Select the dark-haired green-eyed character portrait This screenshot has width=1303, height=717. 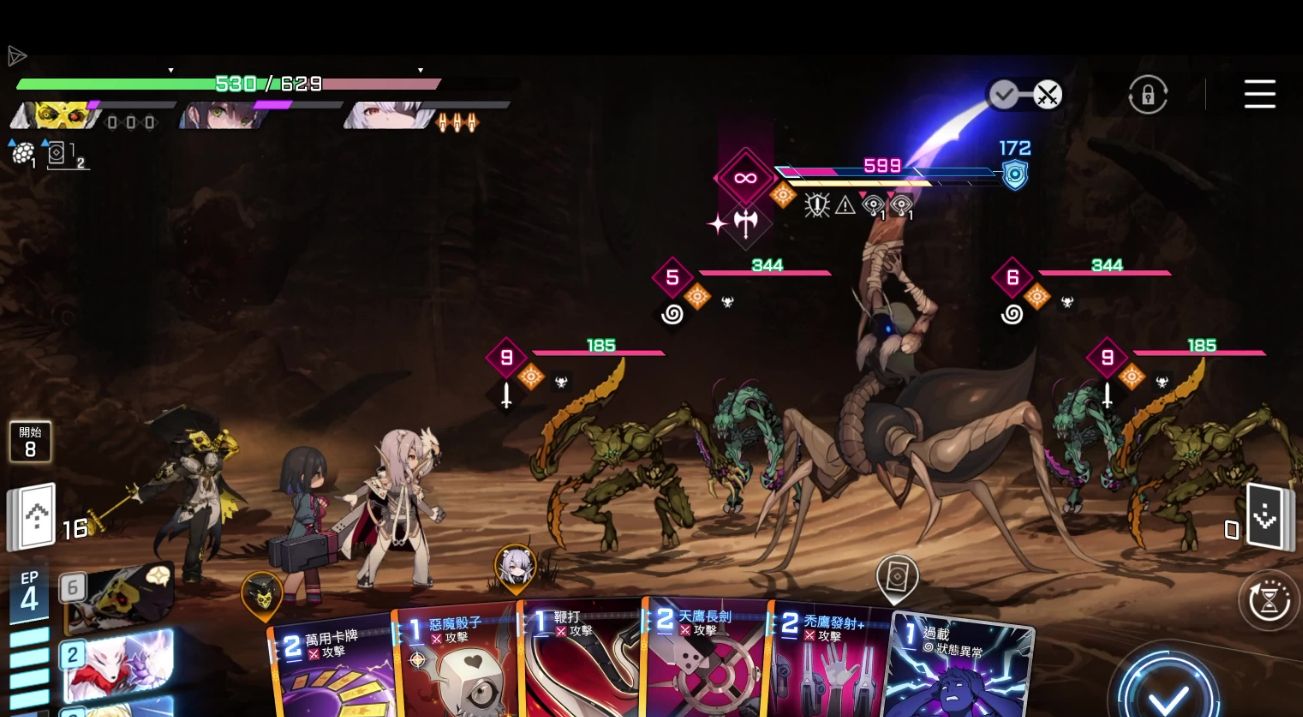pos(222,115)
